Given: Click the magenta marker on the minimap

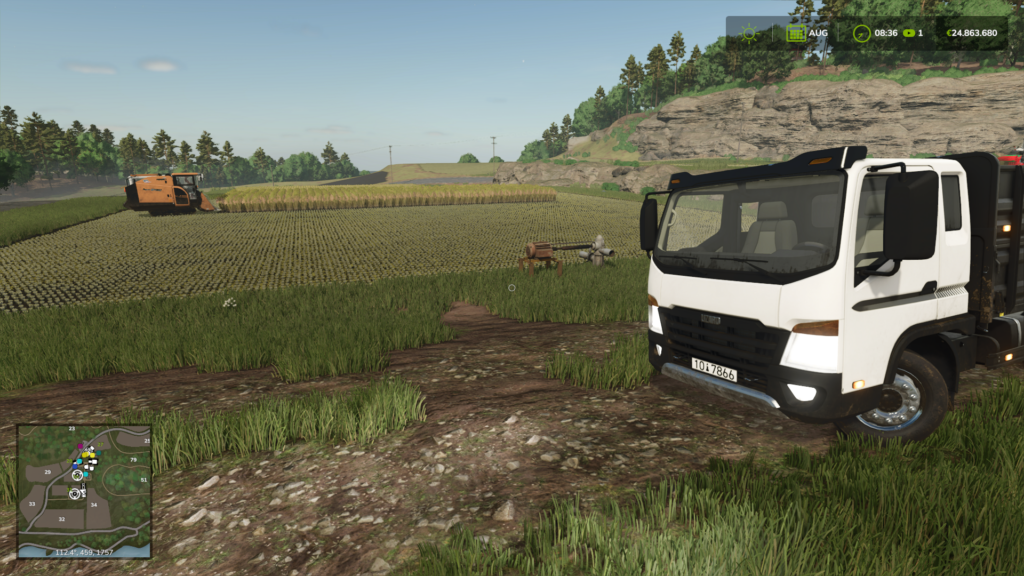Looking at the screenshot, I should click(80, 447).
